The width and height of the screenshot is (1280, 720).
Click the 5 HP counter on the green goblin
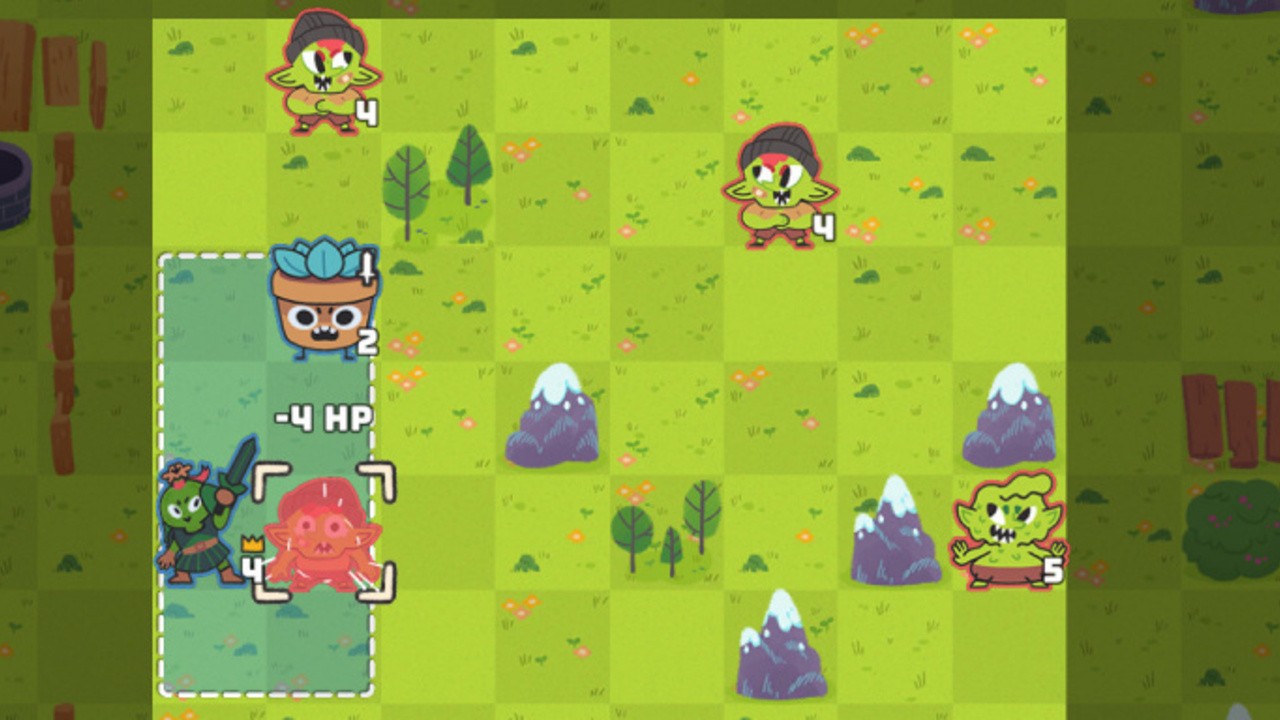click(x=1056, y=570)
